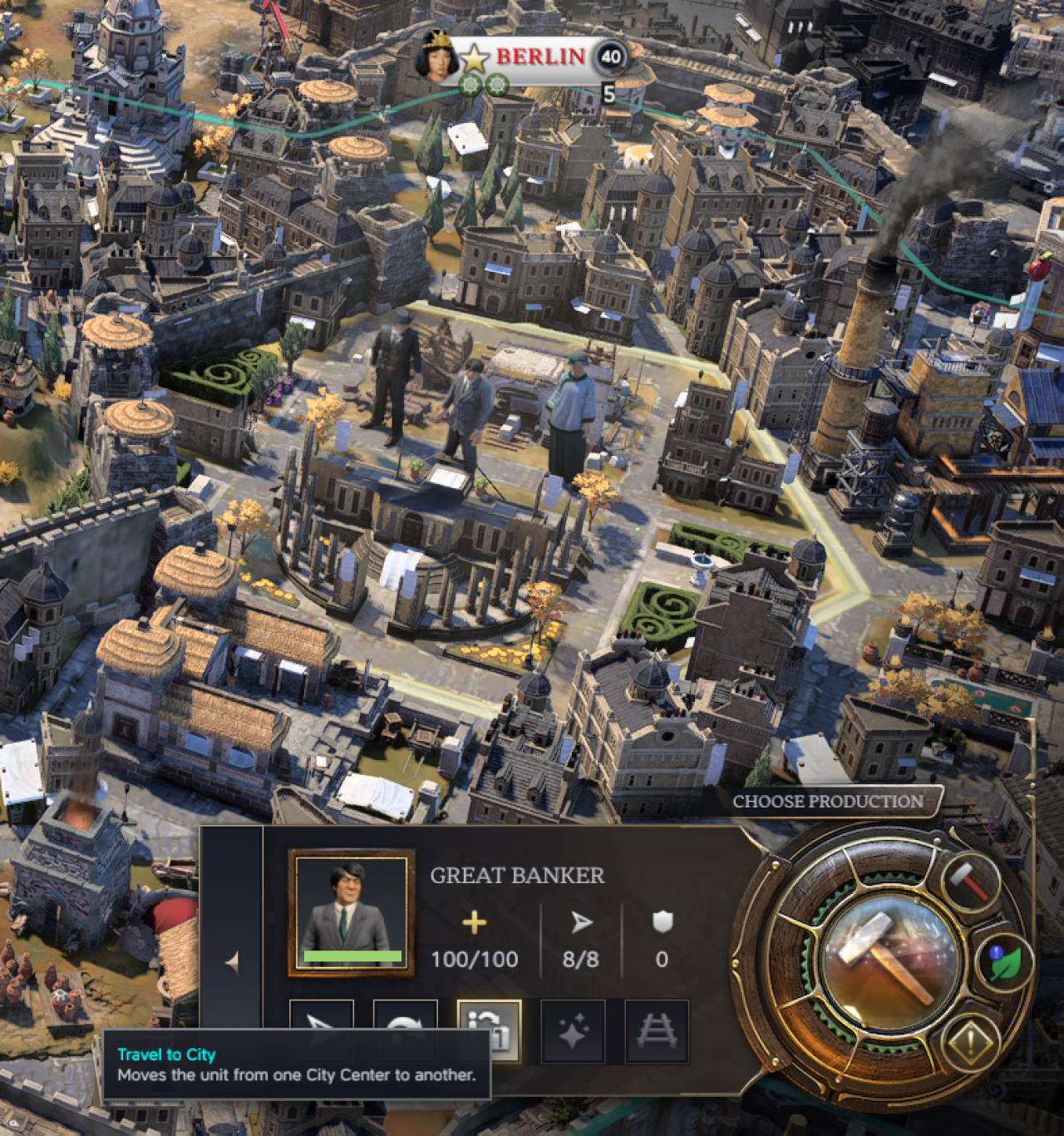
Task: Click the leader portrait on Berlin banner
Action: point(436,55)
